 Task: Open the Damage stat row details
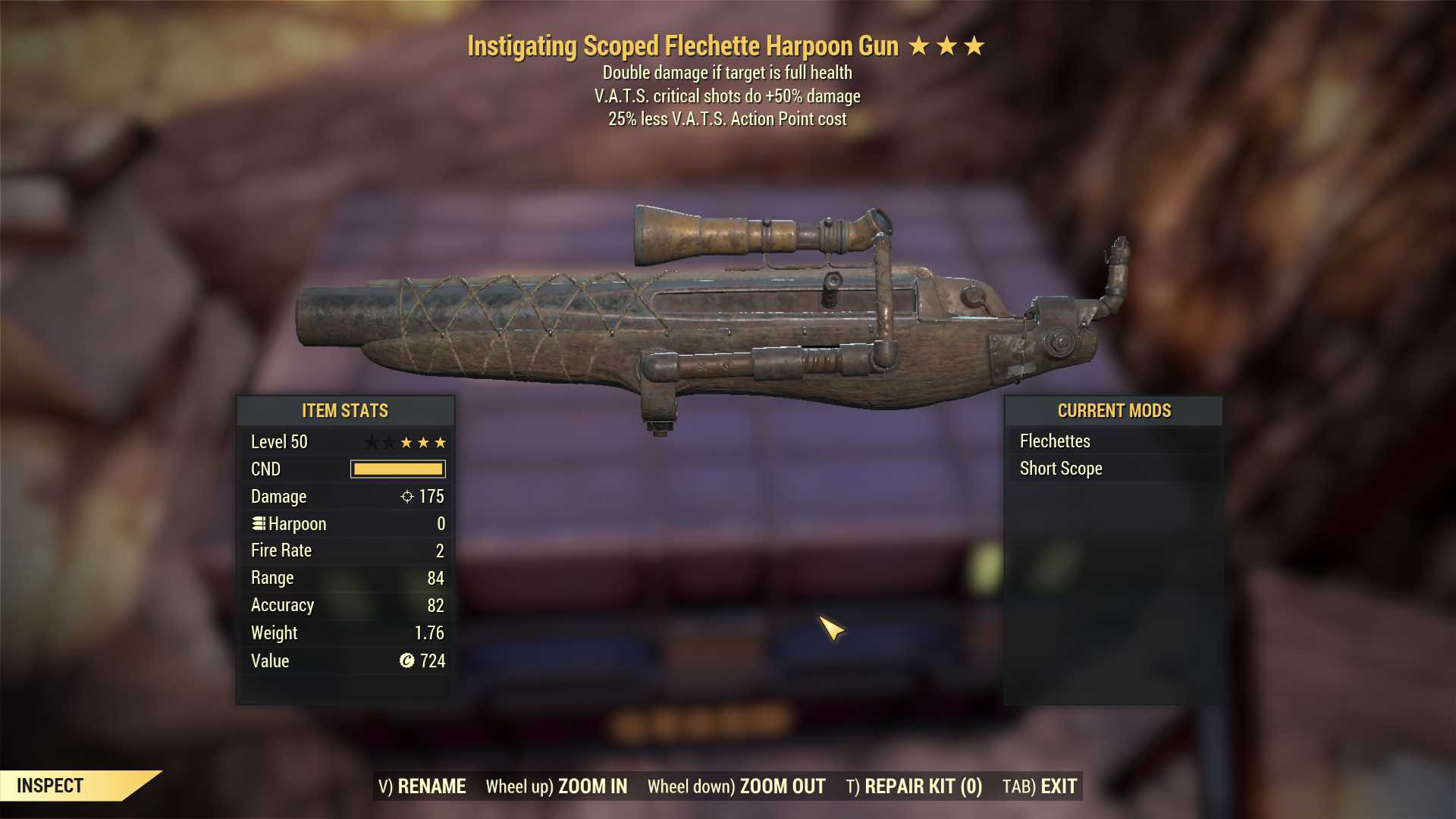tap(345, 497)
